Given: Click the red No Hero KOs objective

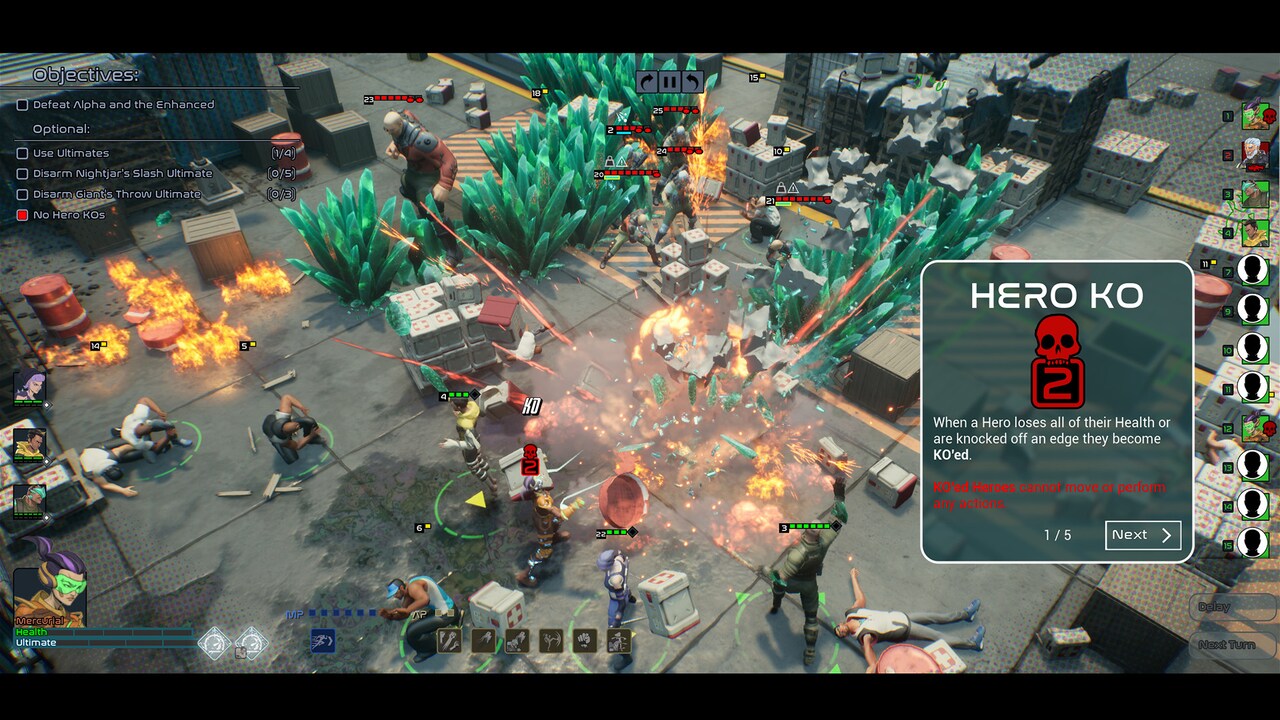Looking at the screenshot, I should tap(22, 215).
